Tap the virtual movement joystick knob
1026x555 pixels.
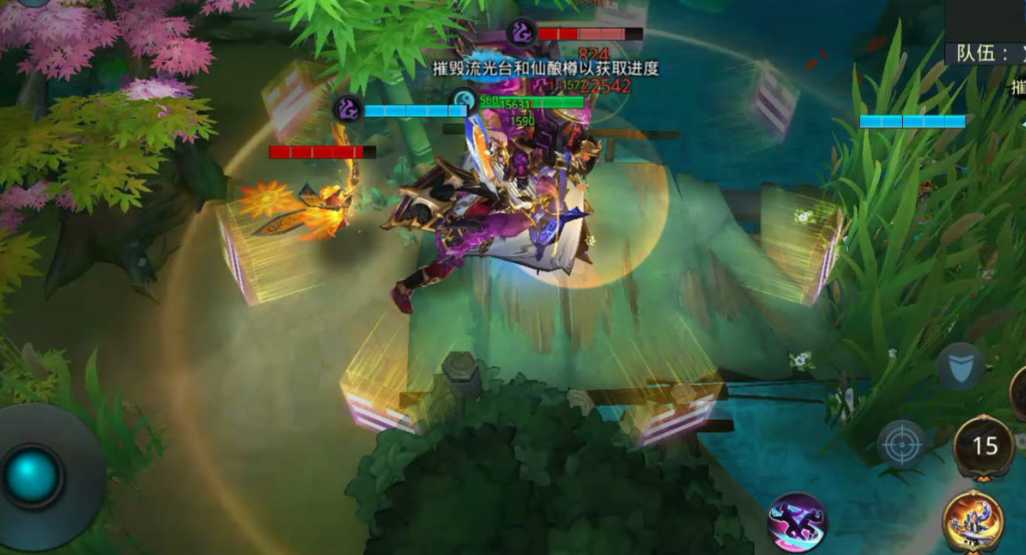(34, 476)
